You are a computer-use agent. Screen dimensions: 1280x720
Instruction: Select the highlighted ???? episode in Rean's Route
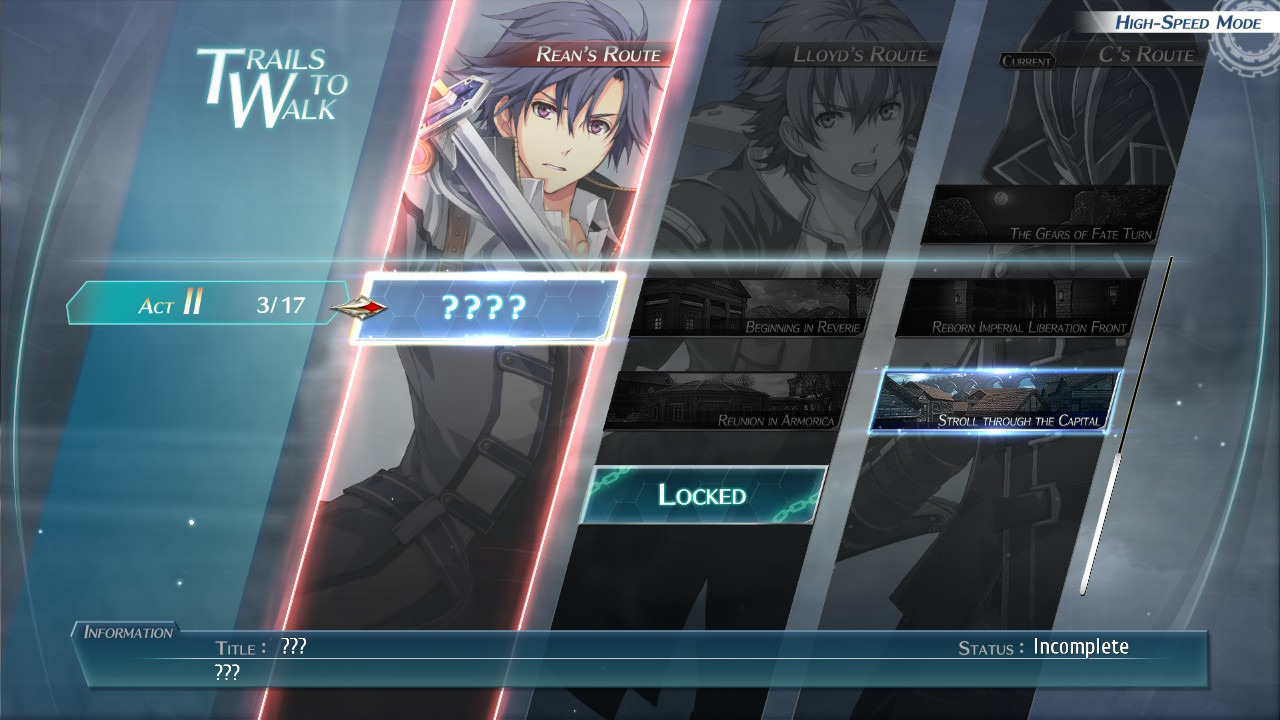[x=487, y=308]
